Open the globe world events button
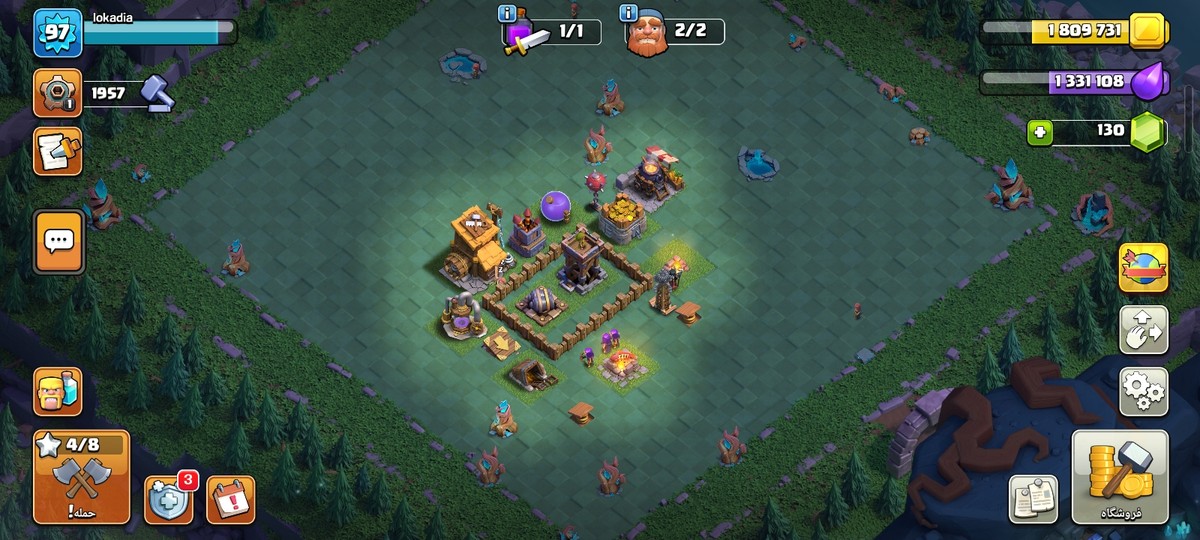Viewport: 1200px width, 540px height. click(1143, 268)
